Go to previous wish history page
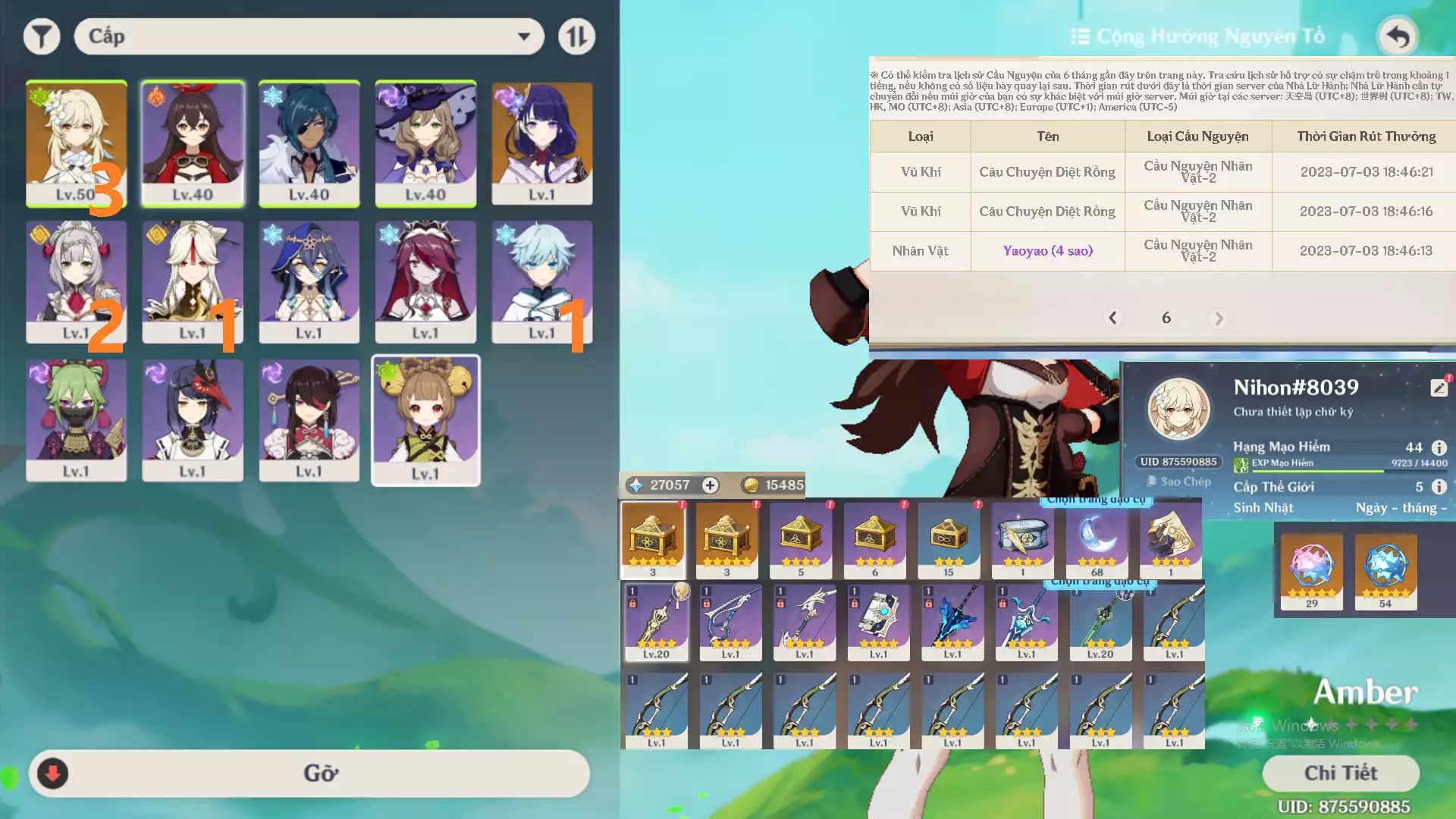This screenshot has height=819, width=1456. pyautogui.click(x=1112, y=318)
